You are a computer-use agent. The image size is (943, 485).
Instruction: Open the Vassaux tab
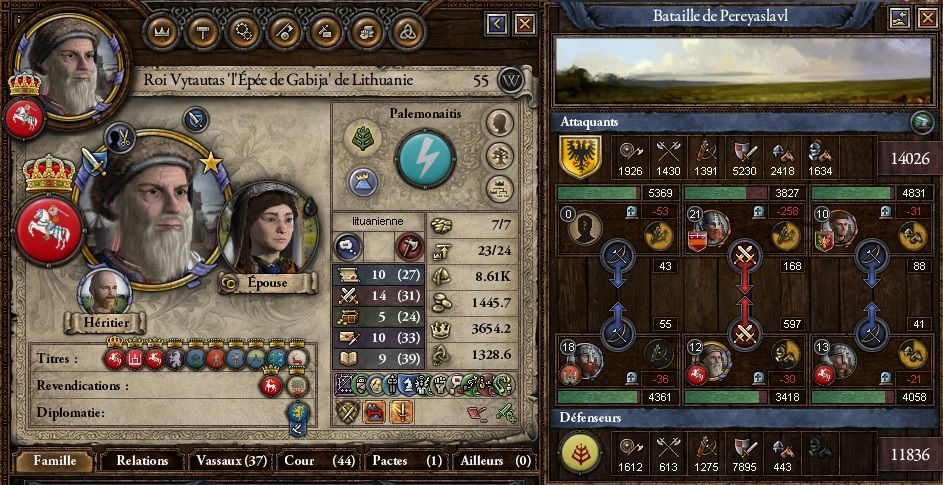(x=232, y=461)
